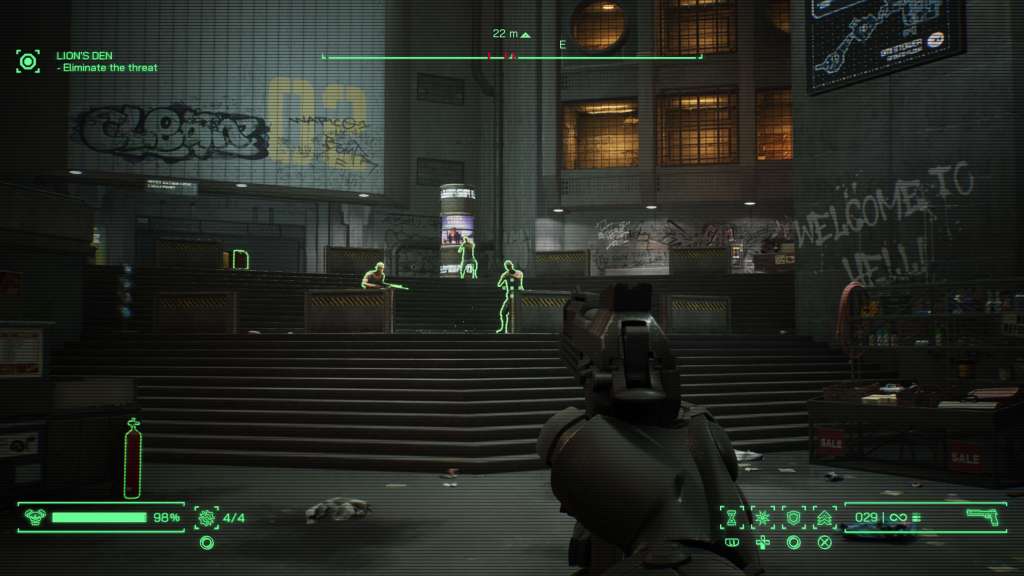Activate the hourglass slow-motion ability
This screenshot has height=576, width=1024.
coord(733,517)
